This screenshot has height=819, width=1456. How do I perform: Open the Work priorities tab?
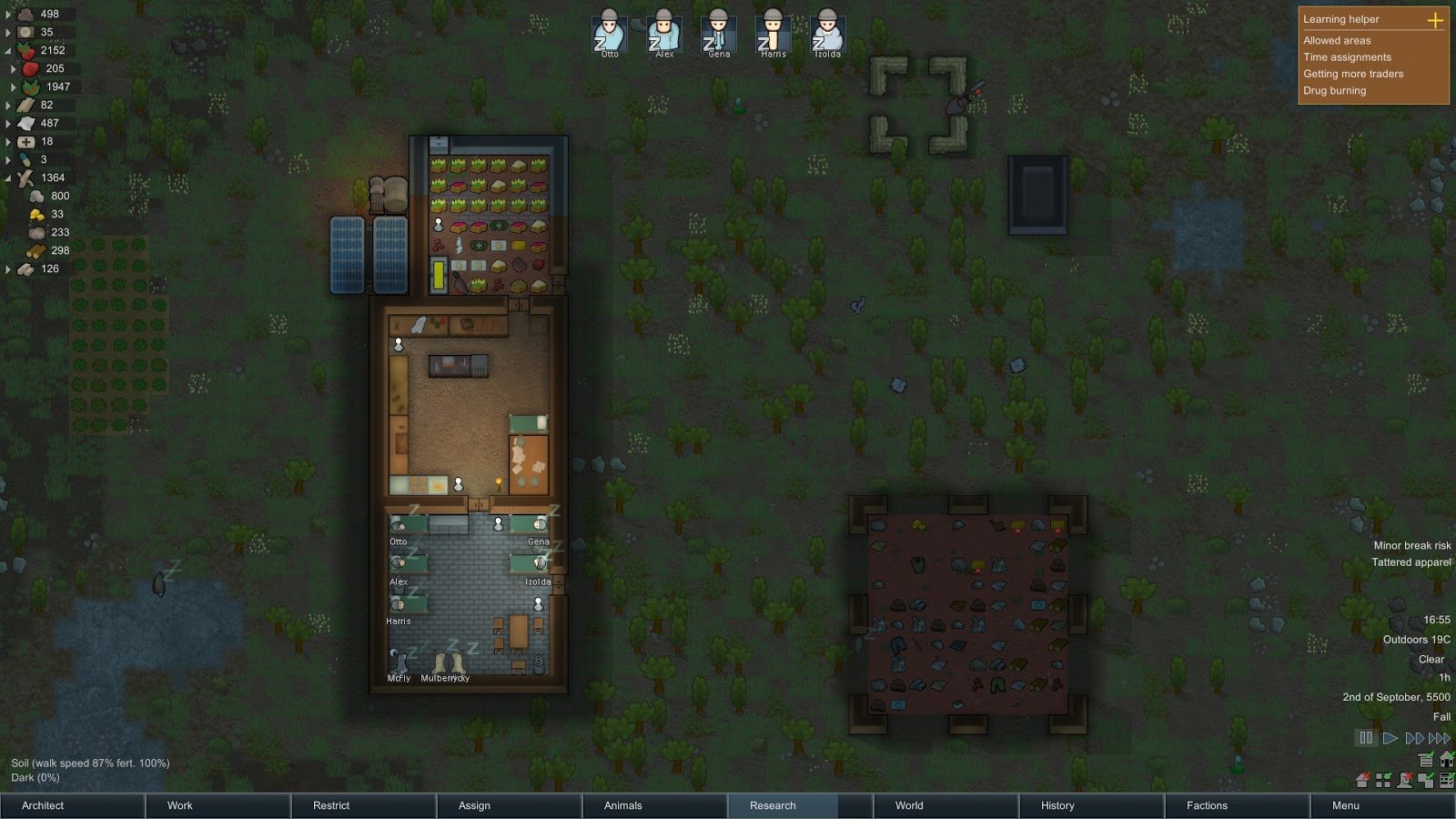coord(217,805)
